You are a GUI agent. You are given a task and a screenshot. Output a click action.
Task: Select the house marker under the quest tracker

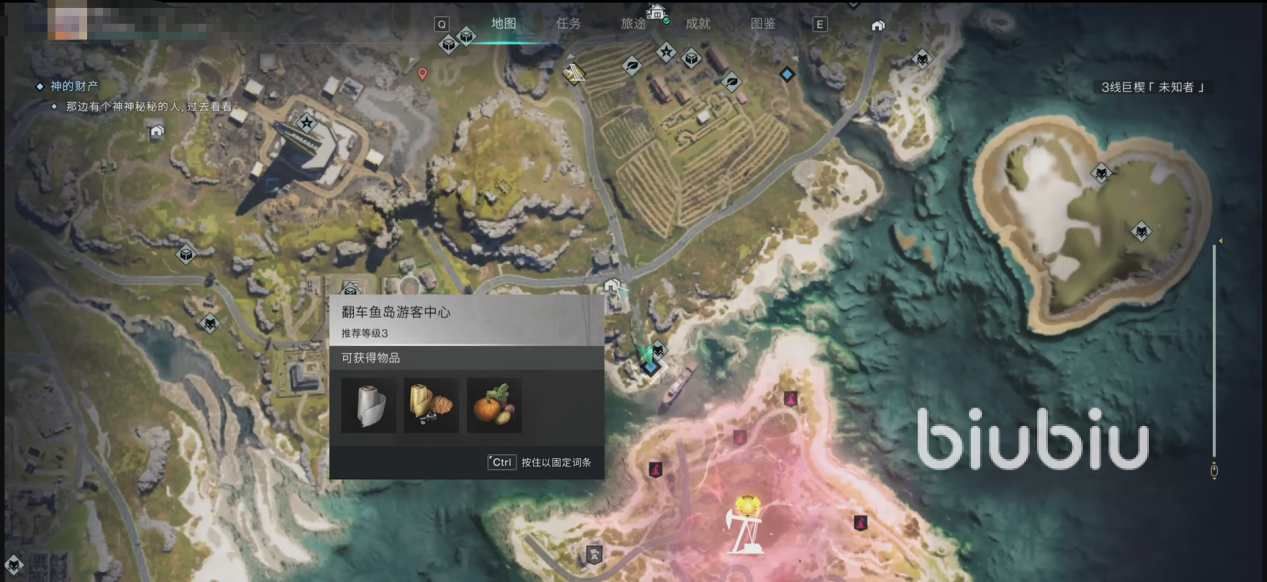click(x=156, y=130)
